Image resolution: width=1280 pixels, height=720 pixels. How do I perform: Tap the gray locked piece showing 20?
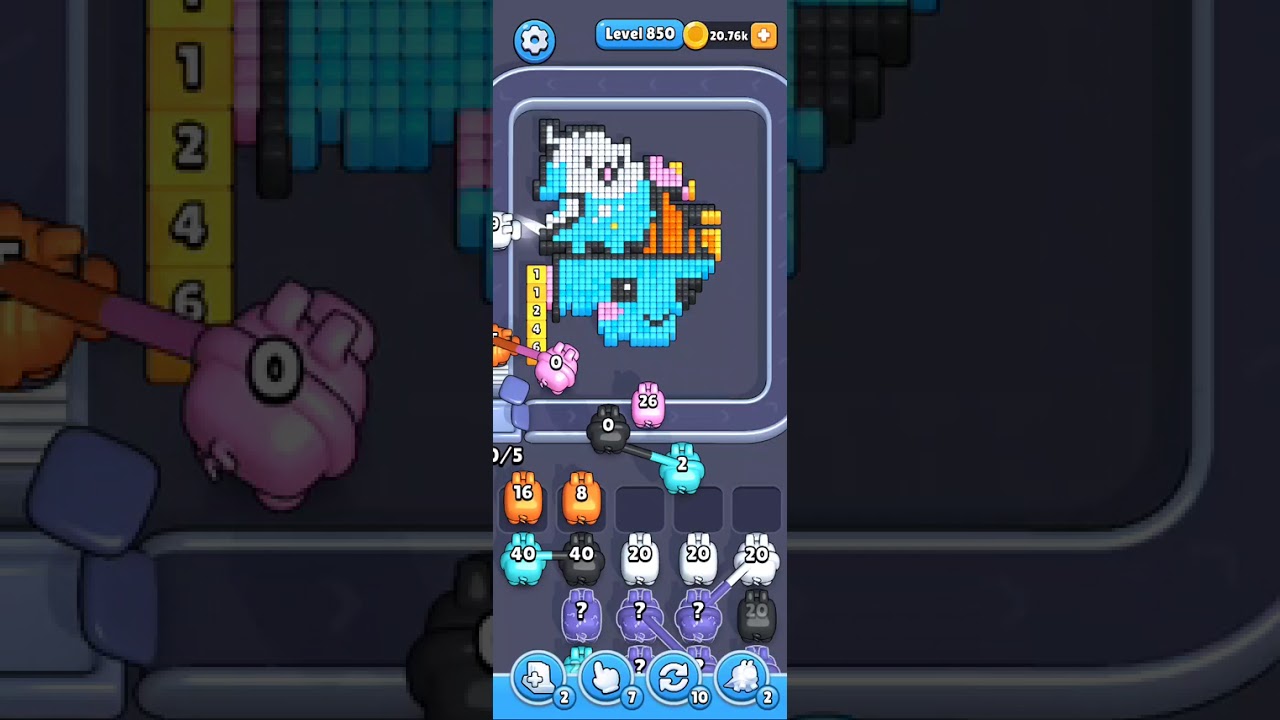[755, 612]
